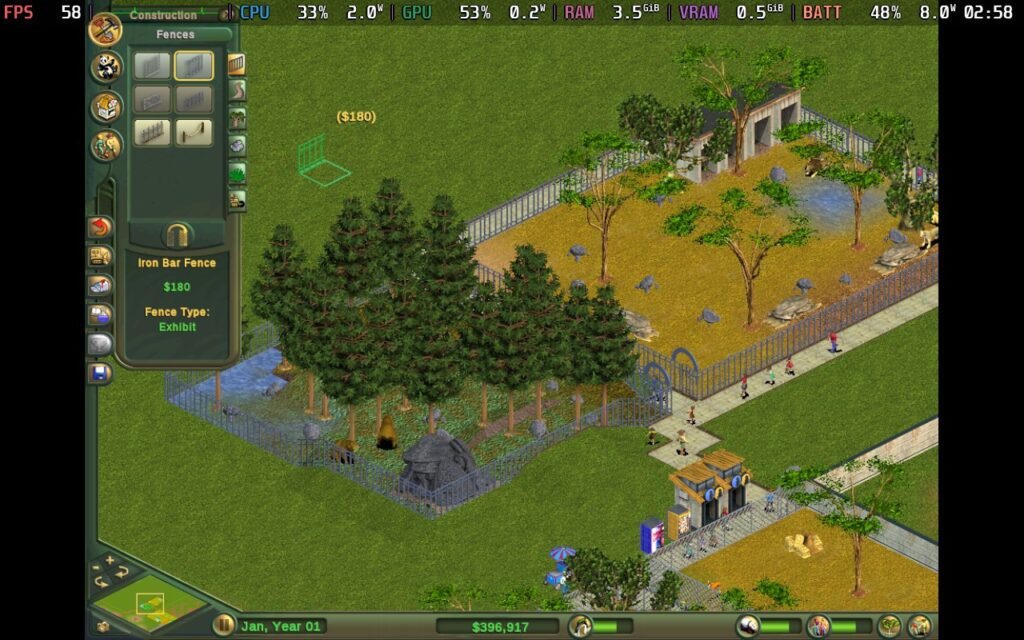Open the buildings purchase menu
The image size is (1024, 640).
[x=106, y=106]
